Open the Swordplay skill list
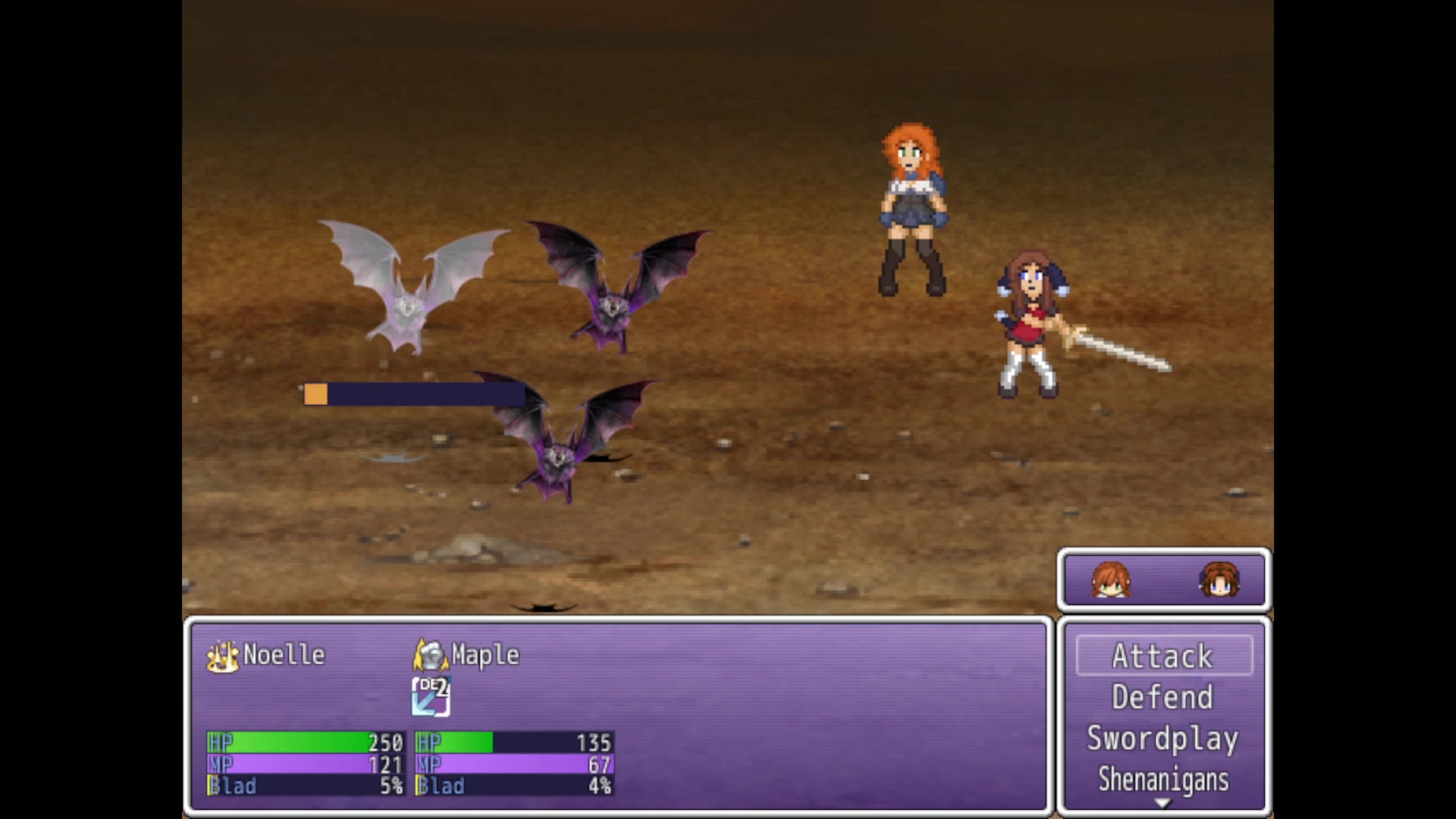The width and height of the screenshot is (1456, 819). [x=1163, y=739]
